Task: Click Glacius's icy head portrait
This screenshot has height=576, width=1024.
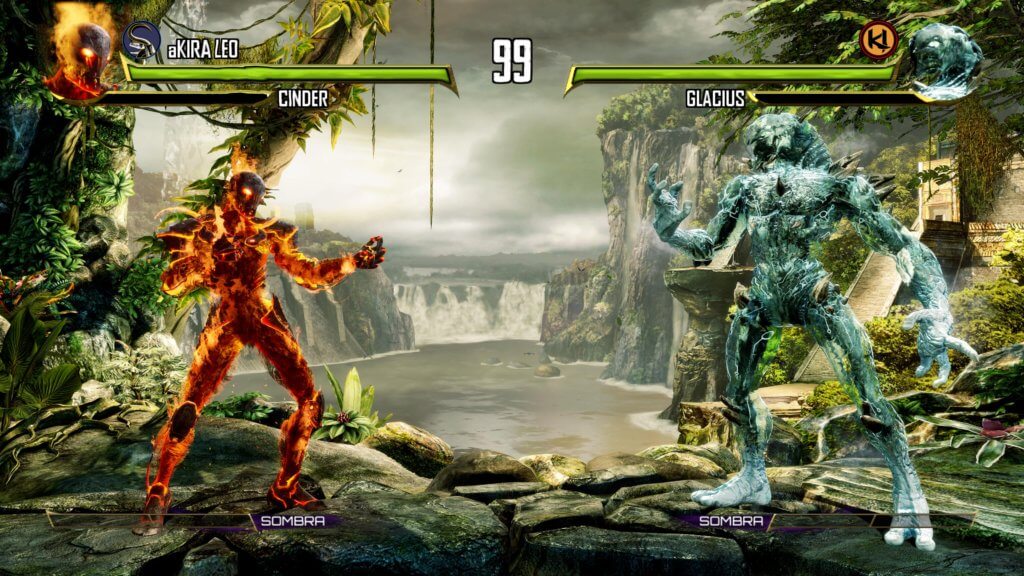Action: (x=944, y=60)
